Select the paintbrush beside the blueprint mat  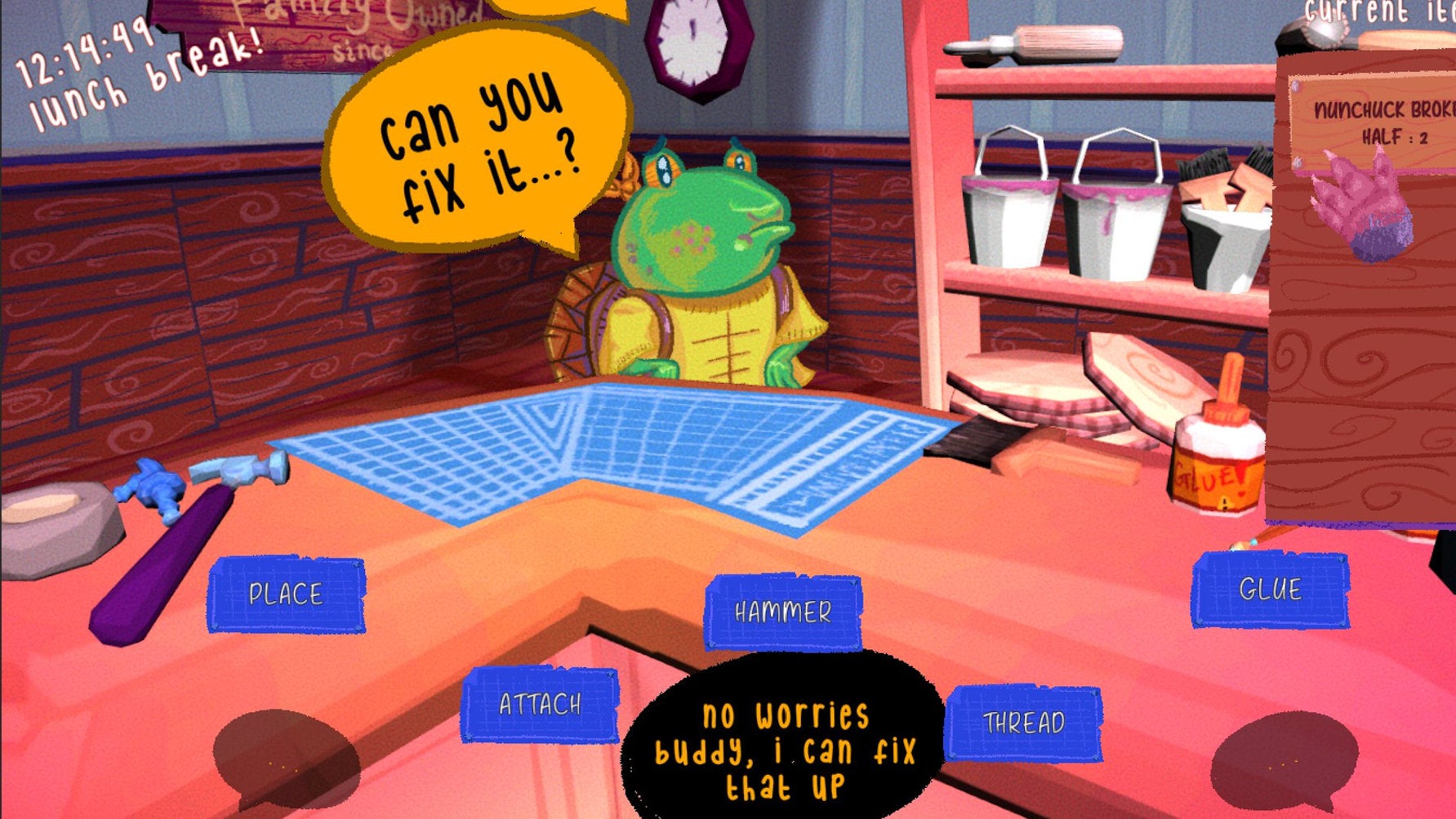972,441
